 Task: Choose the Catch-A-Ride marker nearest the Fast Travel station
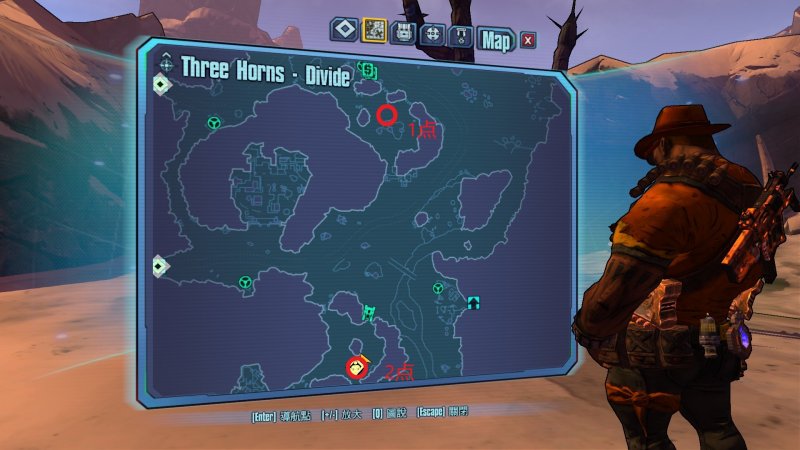(x=438, y=288)
